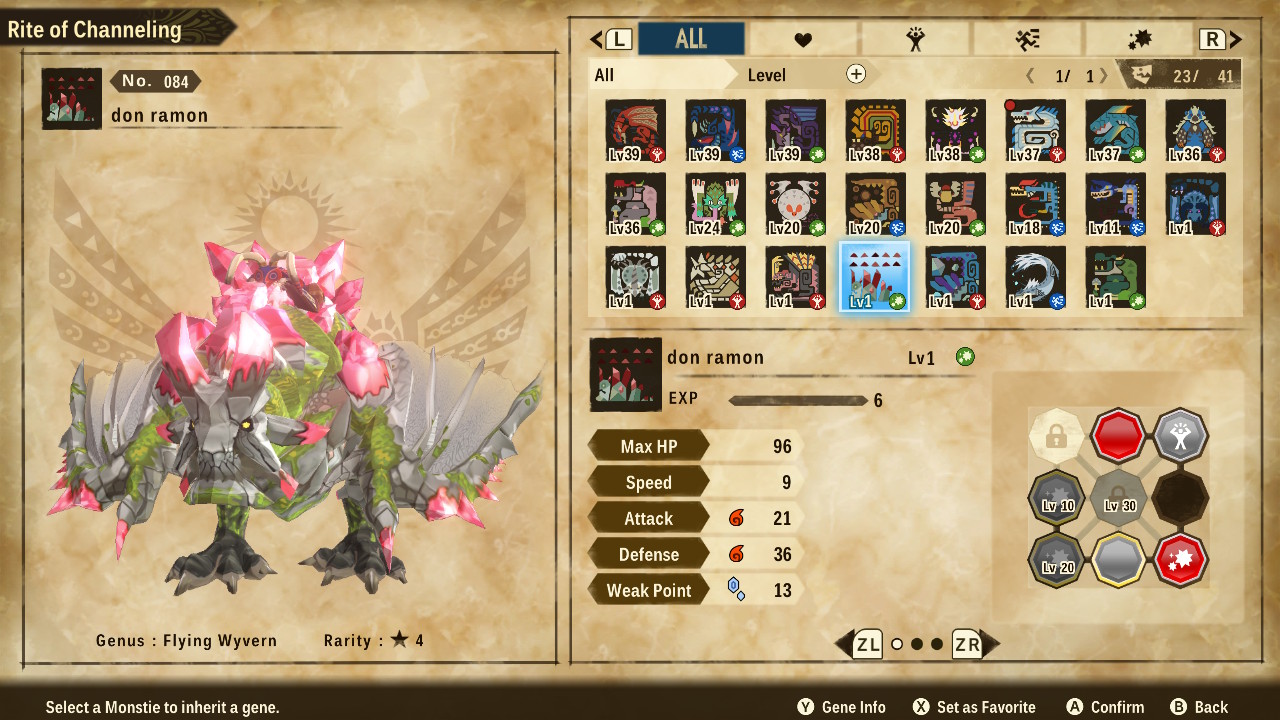Click the solid red gene slot
1280x720 pixels.
[1118, 436]
